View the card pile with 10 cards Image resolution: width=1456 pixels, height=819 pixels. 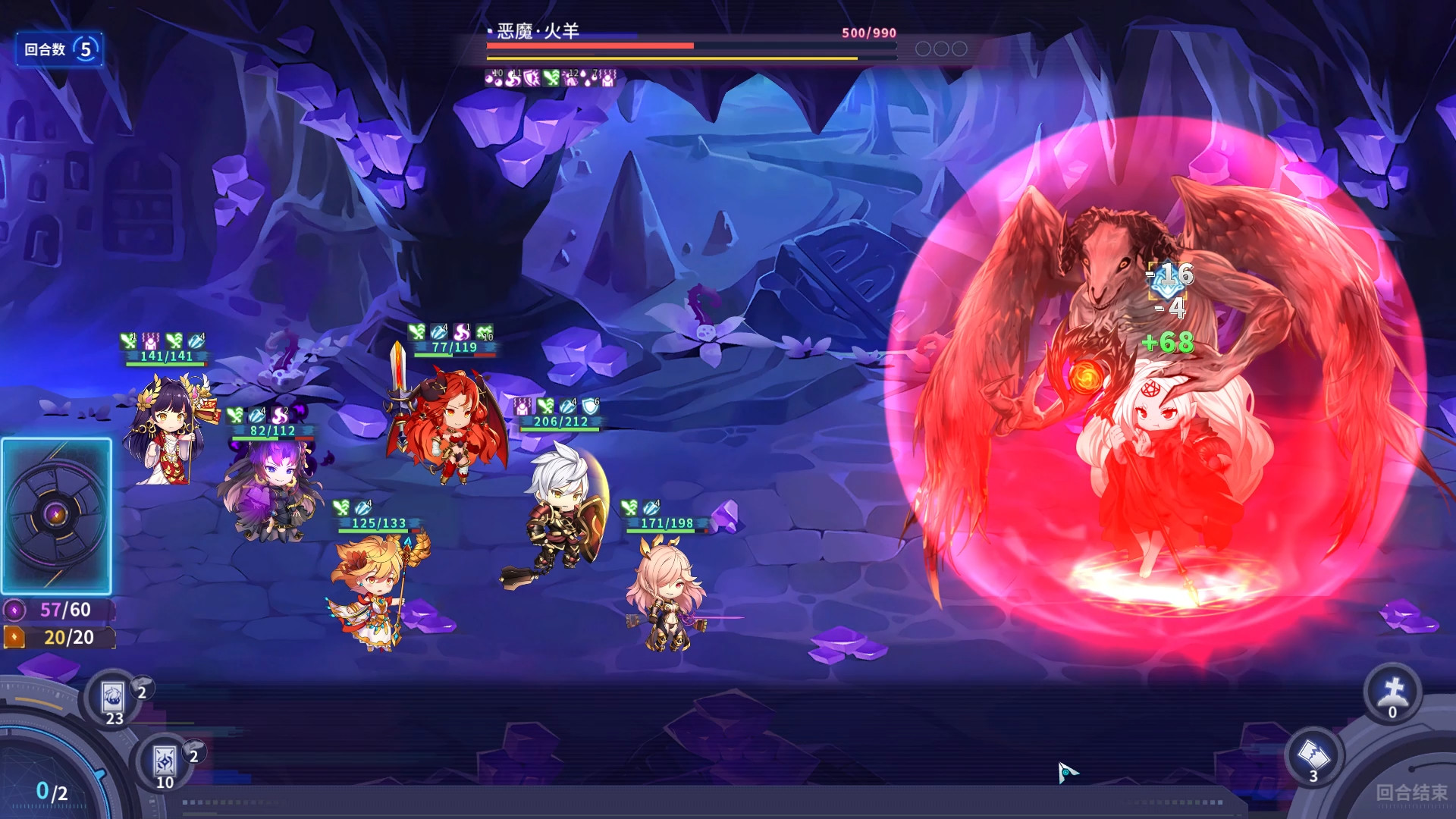pos(165,762)
